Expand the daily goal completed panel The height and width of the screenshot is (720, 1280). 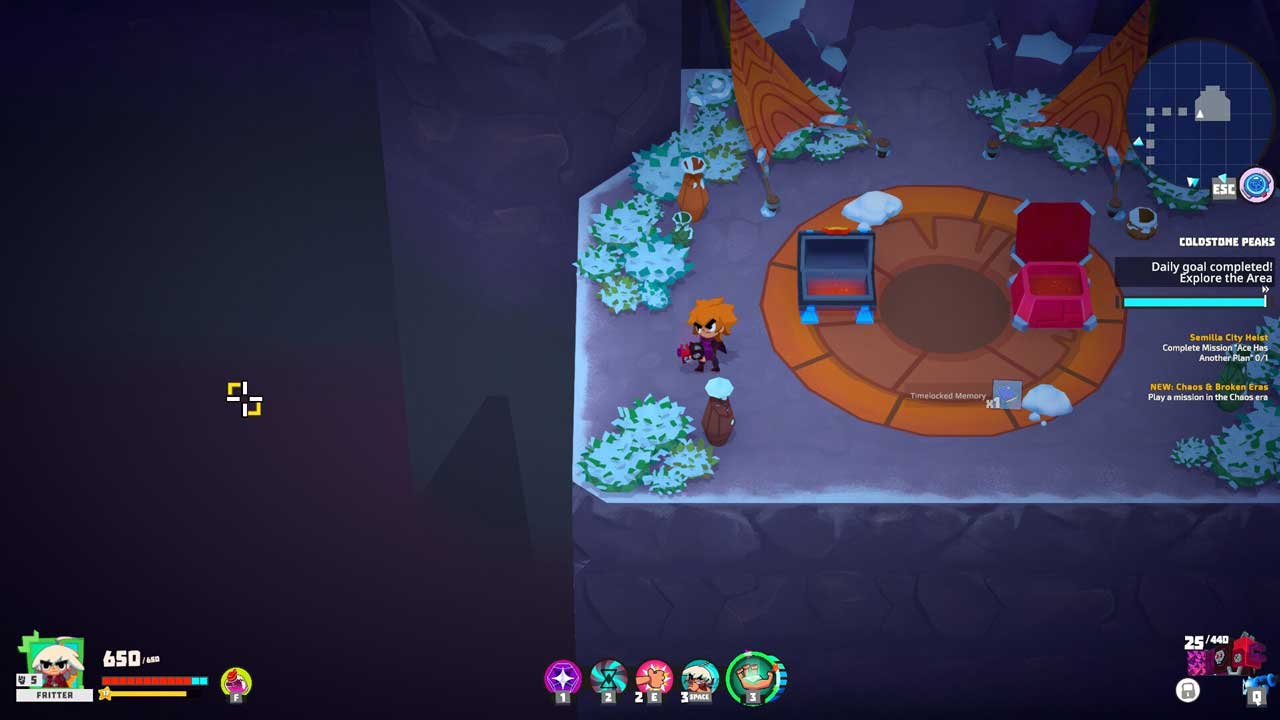tap(1264, 289)
